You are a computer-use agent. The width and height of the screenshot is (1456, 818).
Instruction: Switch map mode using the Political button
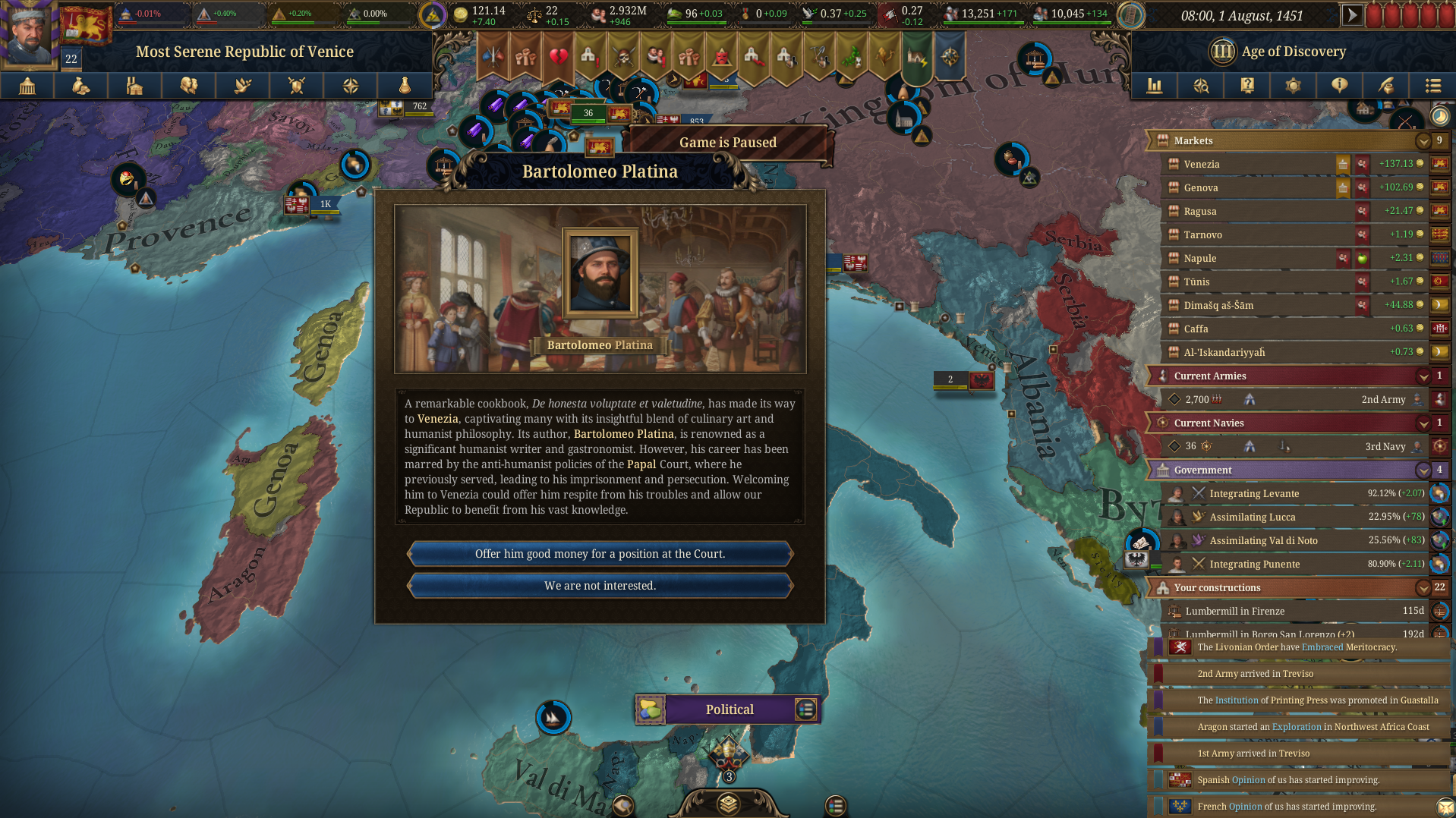coord(728,709)
